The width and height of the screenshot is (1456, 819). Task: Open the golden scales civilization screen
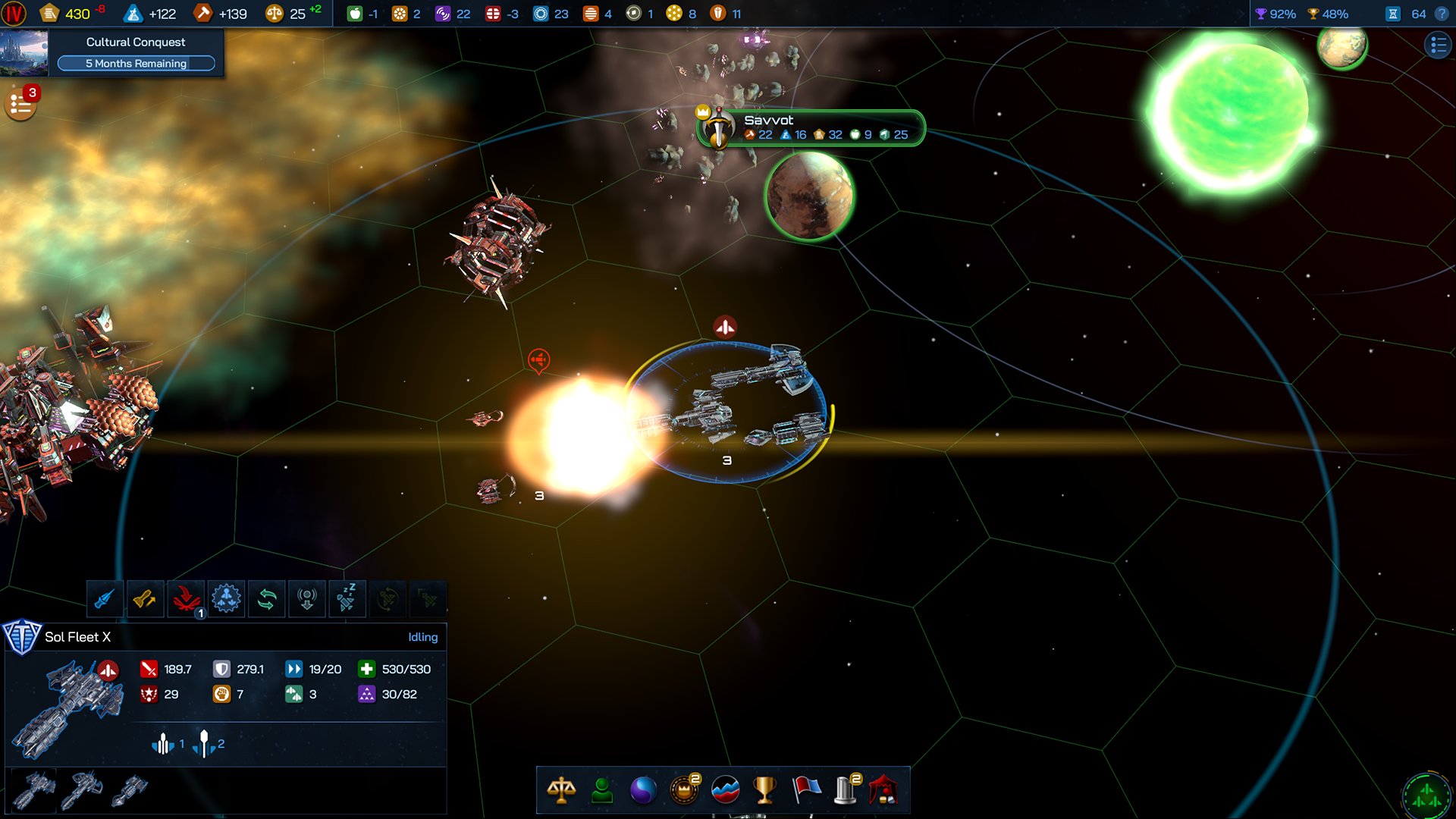pyautogui.click(x=561, y=790)
